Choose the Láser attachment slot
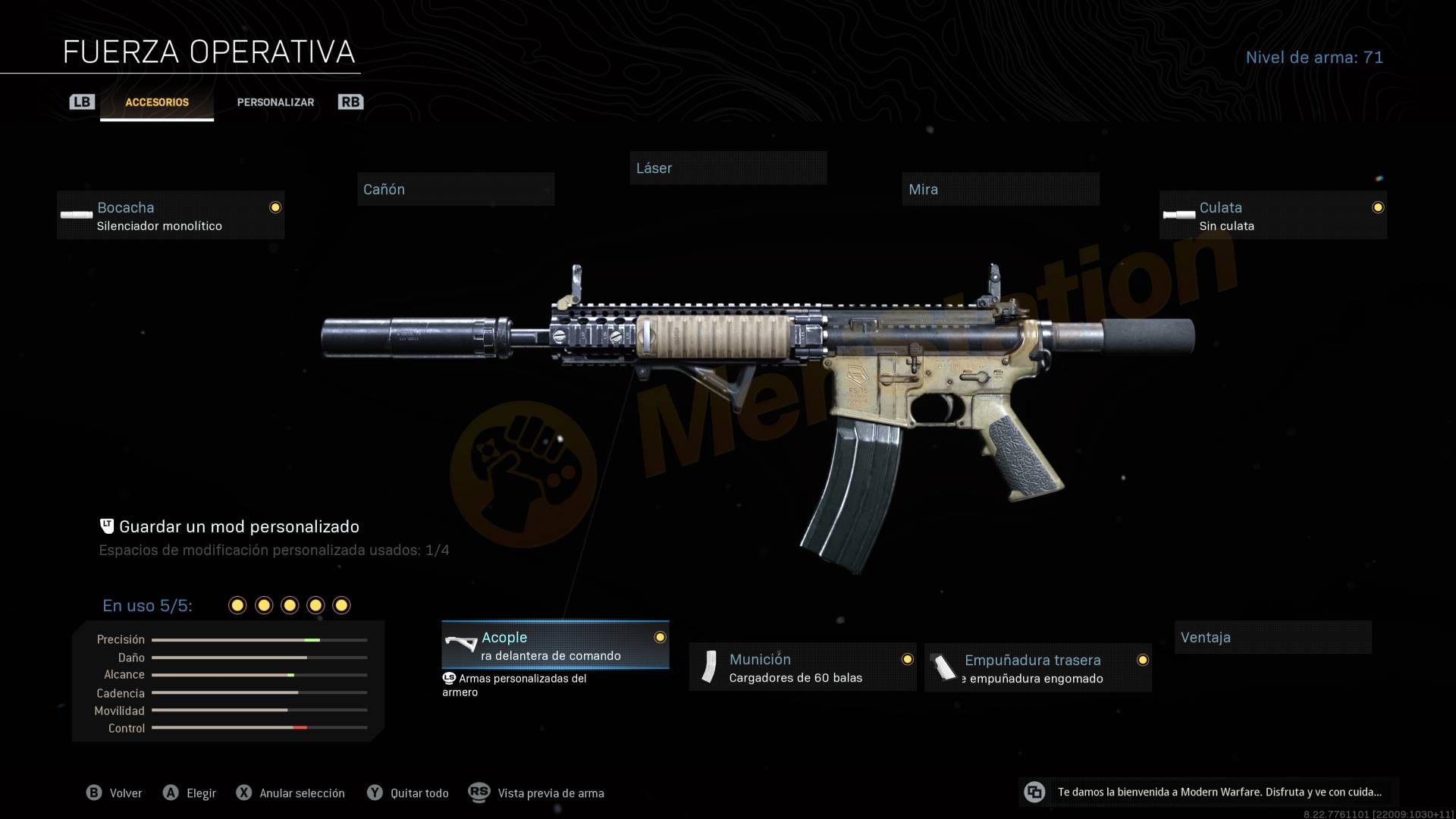 (728, 168)
